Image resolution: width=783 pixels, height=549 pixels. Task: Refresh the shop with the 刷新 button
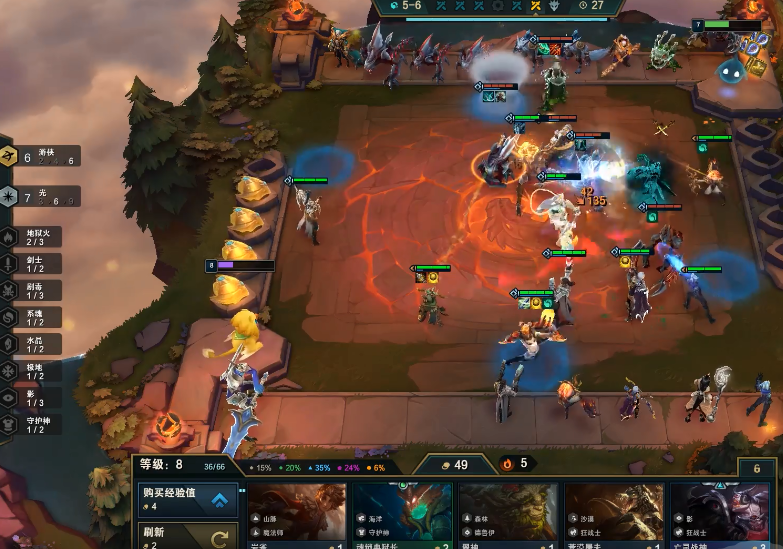pos(188,536)
